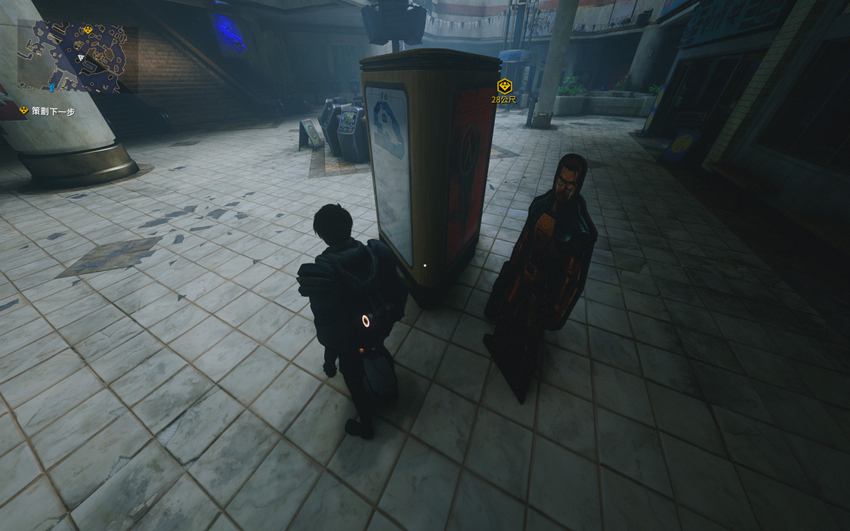
Task: Select the yellow waypoint marker showing 28公尺
Action: point(504,87)
